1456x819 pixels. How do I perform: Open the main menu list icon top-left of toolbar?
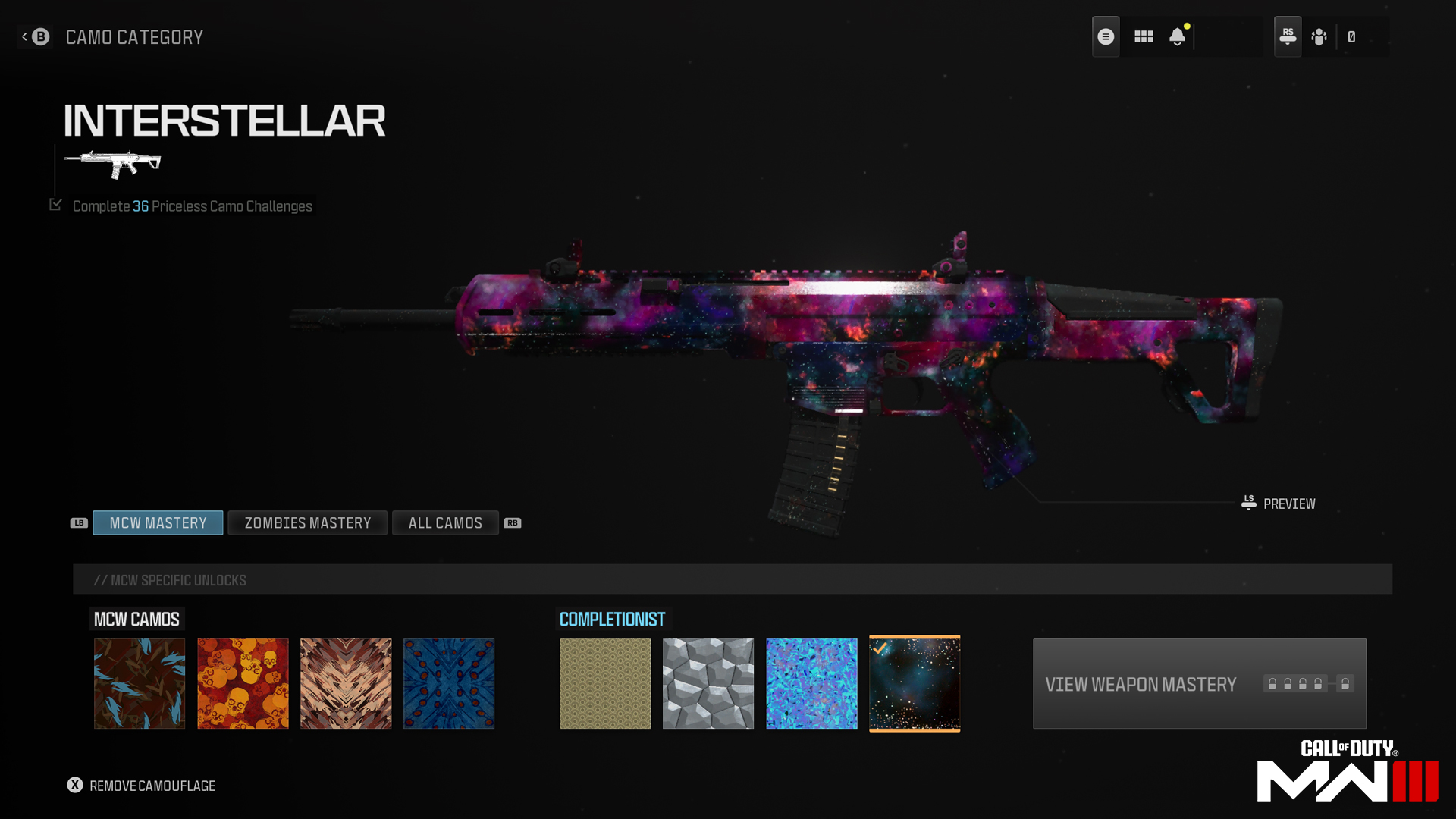1106,36
